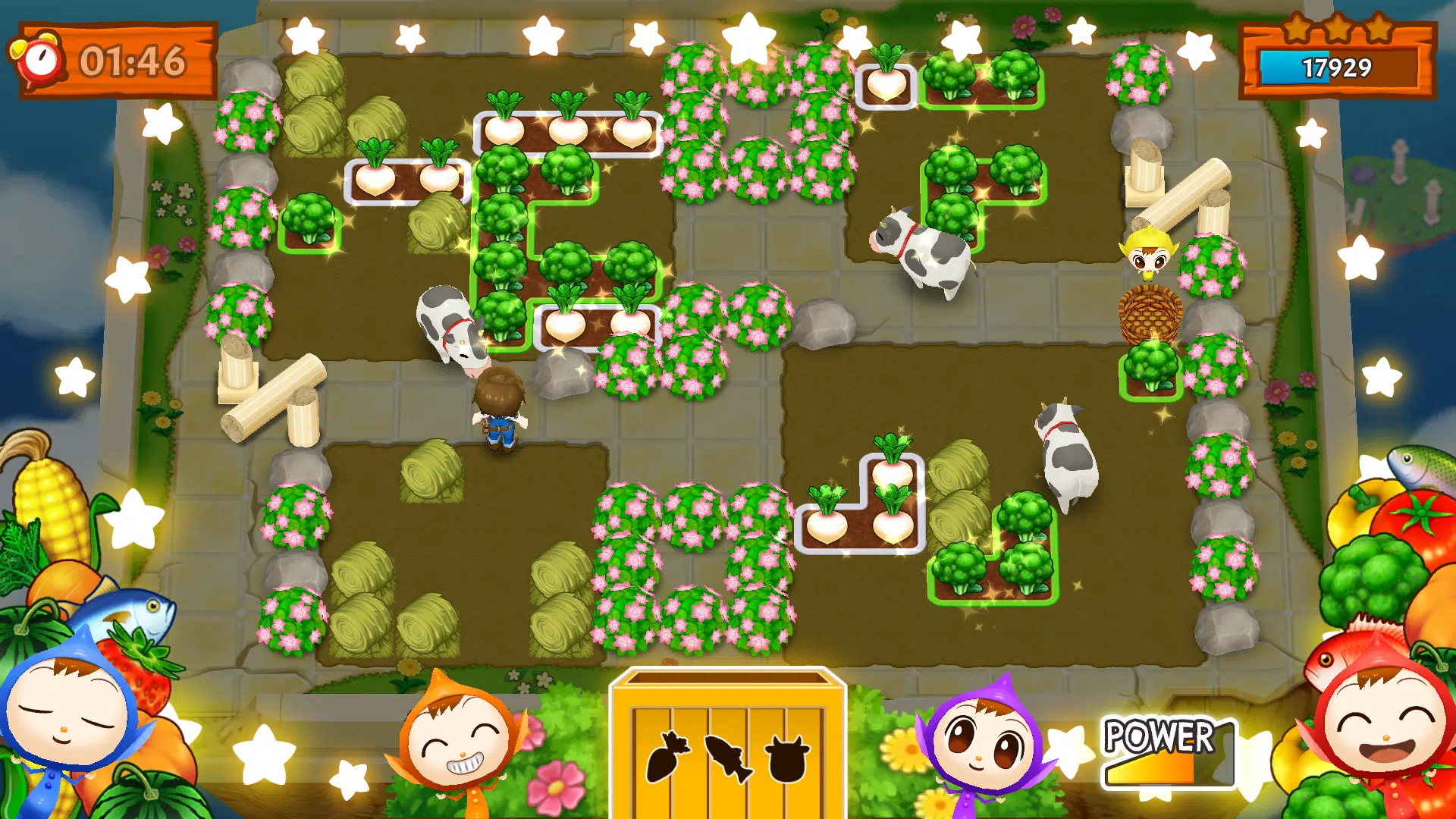Click the timer showing 01:46
The height and width of the screenshot is (819, 1456).
(135, 59)
